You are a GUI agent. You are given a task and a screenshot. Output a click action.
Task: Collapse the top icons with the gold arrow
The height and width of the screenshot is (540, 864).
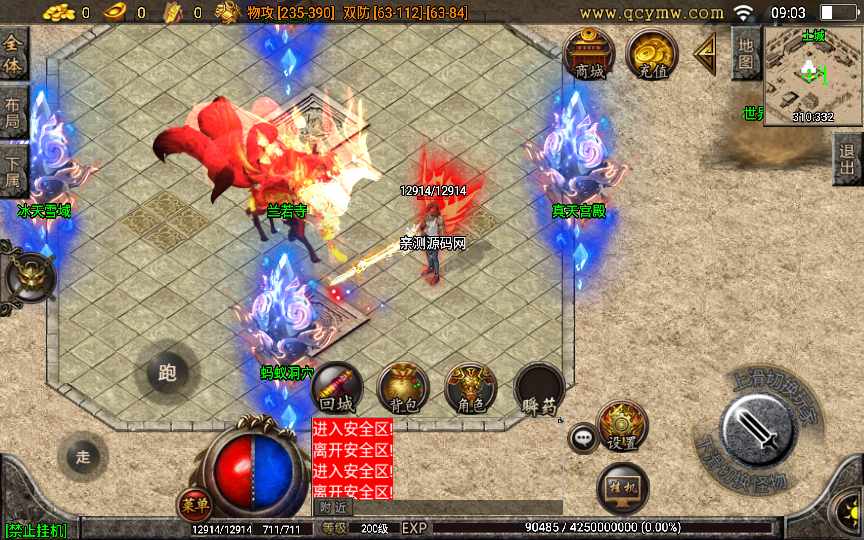(x=706, y=54)
